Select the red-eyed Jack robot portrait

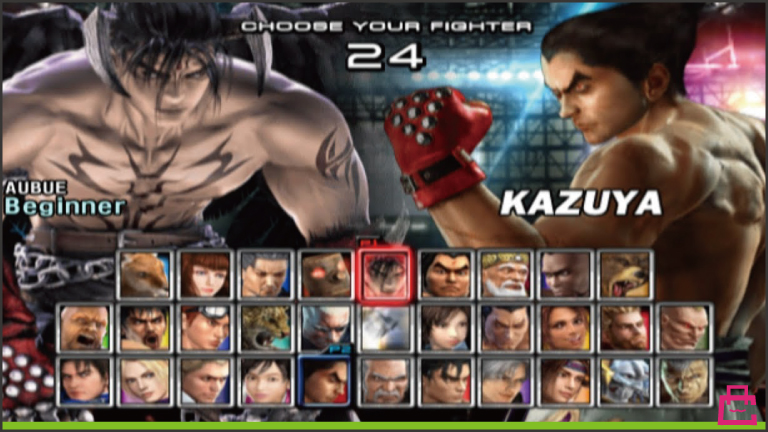325,275
